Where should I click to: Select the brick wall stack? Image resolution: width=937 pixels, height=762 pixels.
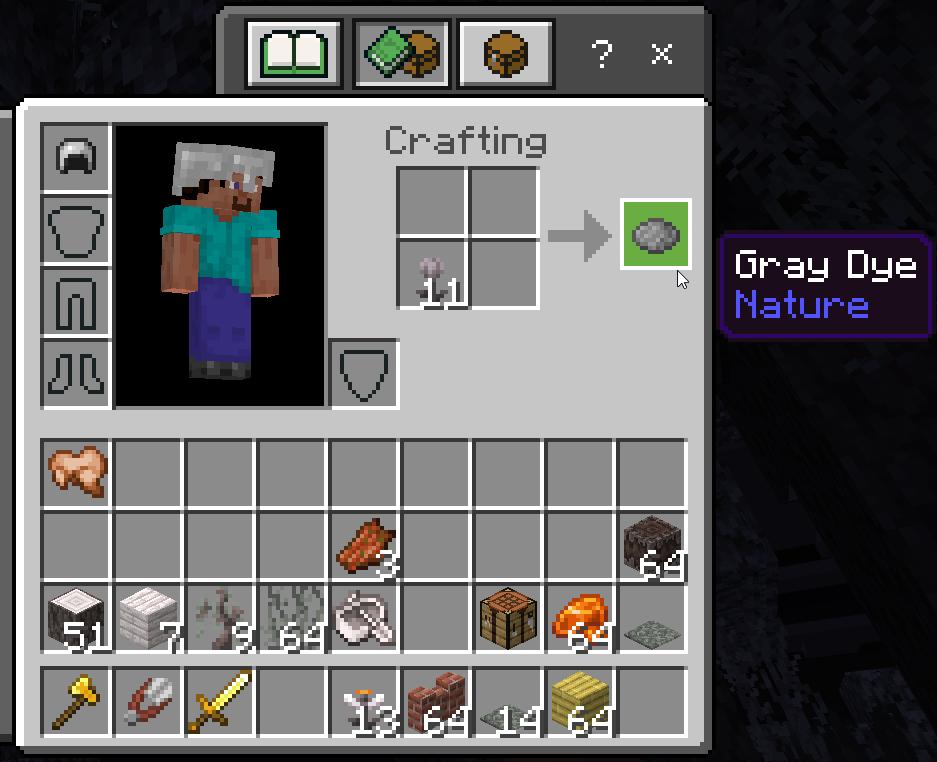coord(436,699)
